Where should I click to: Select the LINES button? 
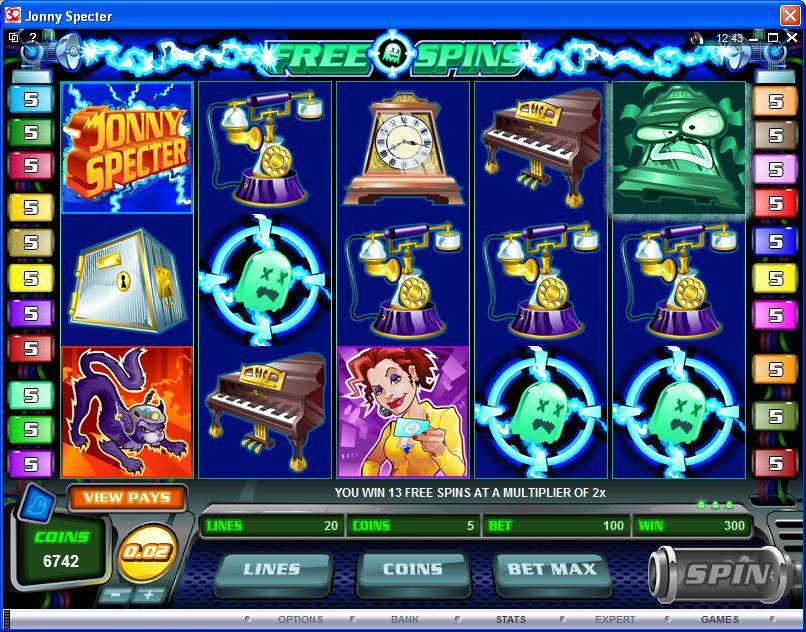pos(272,569)
